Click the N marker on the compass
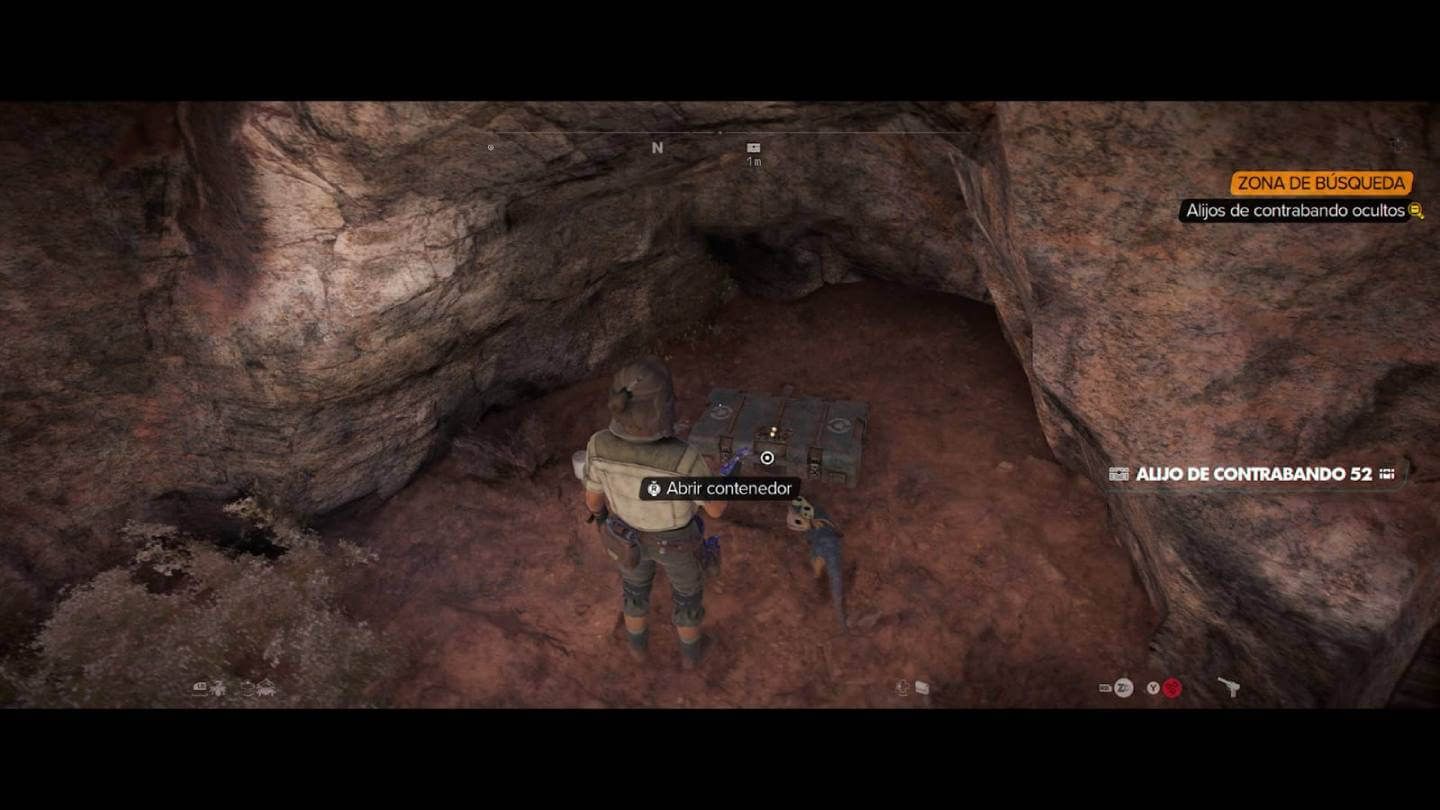Screen dimensions: 1440x810 coord(657,146)
